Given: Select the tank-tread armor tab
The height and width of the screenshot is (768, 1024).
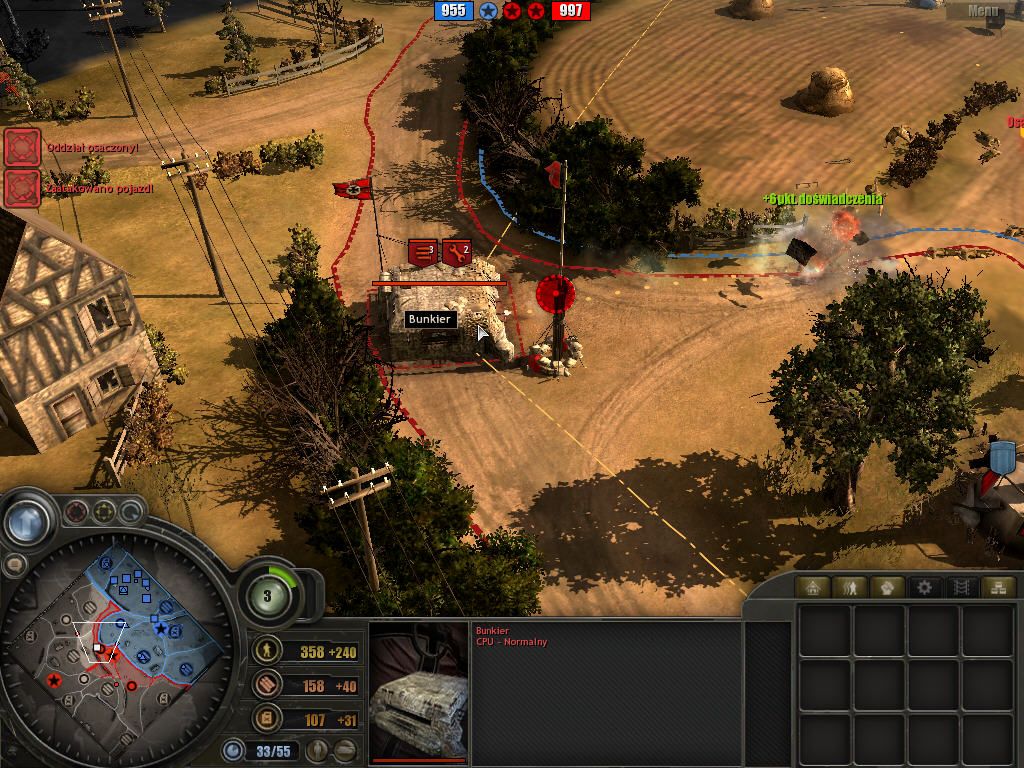Looking at the screenshot, I should click(x=960, y=587).
